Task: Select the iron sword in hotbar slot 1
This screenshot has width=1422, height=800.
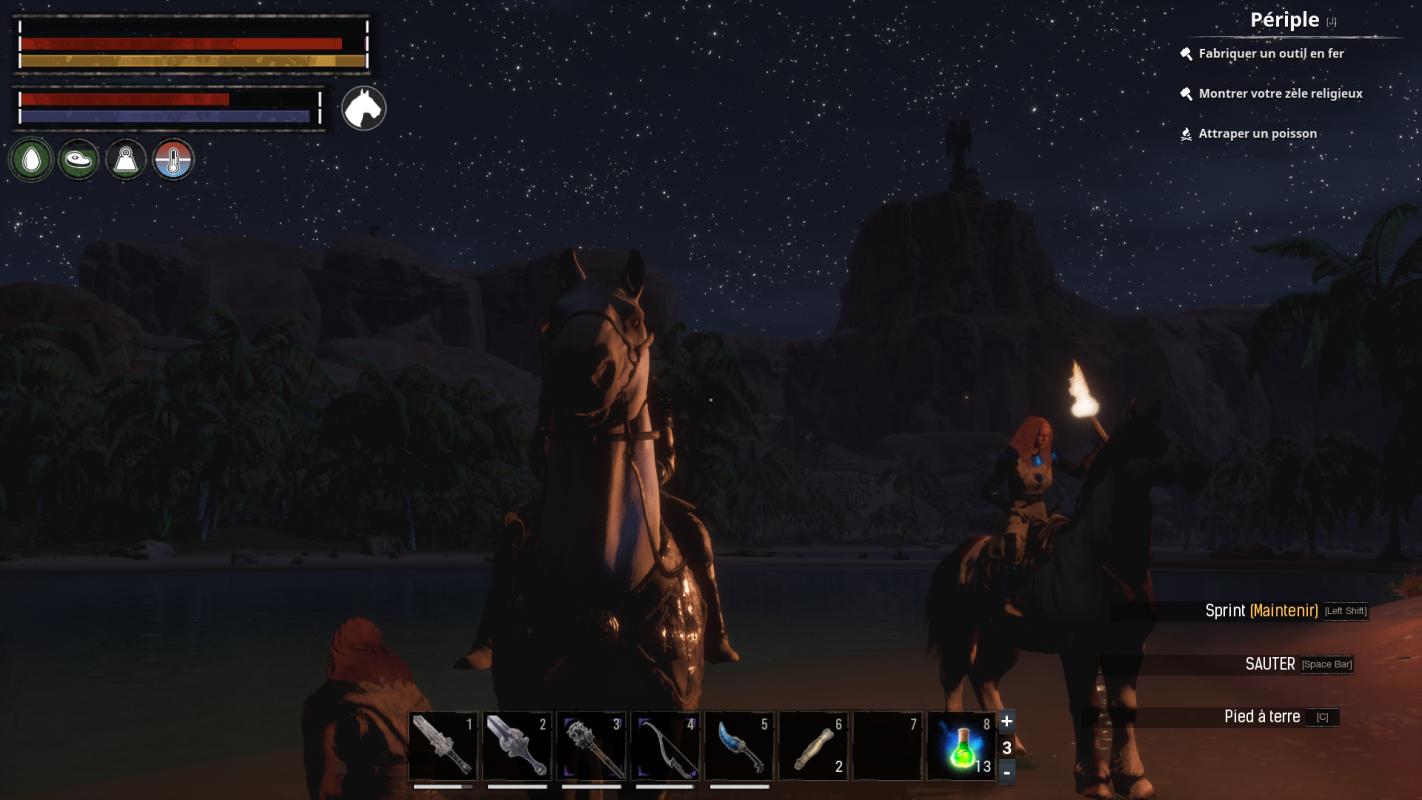Action: pos(443,745)
